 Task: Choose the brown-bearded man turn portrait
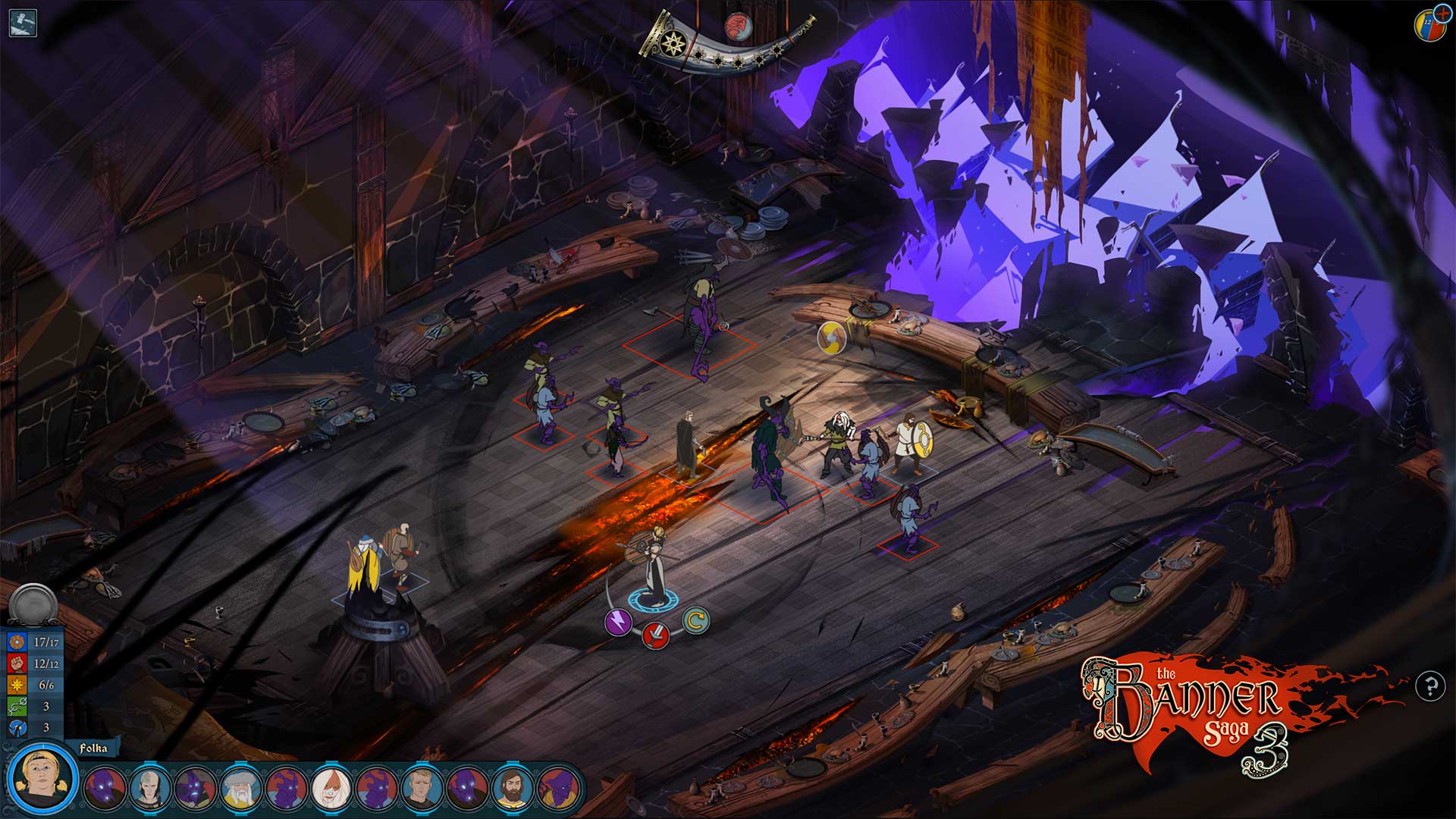point(513,789)
